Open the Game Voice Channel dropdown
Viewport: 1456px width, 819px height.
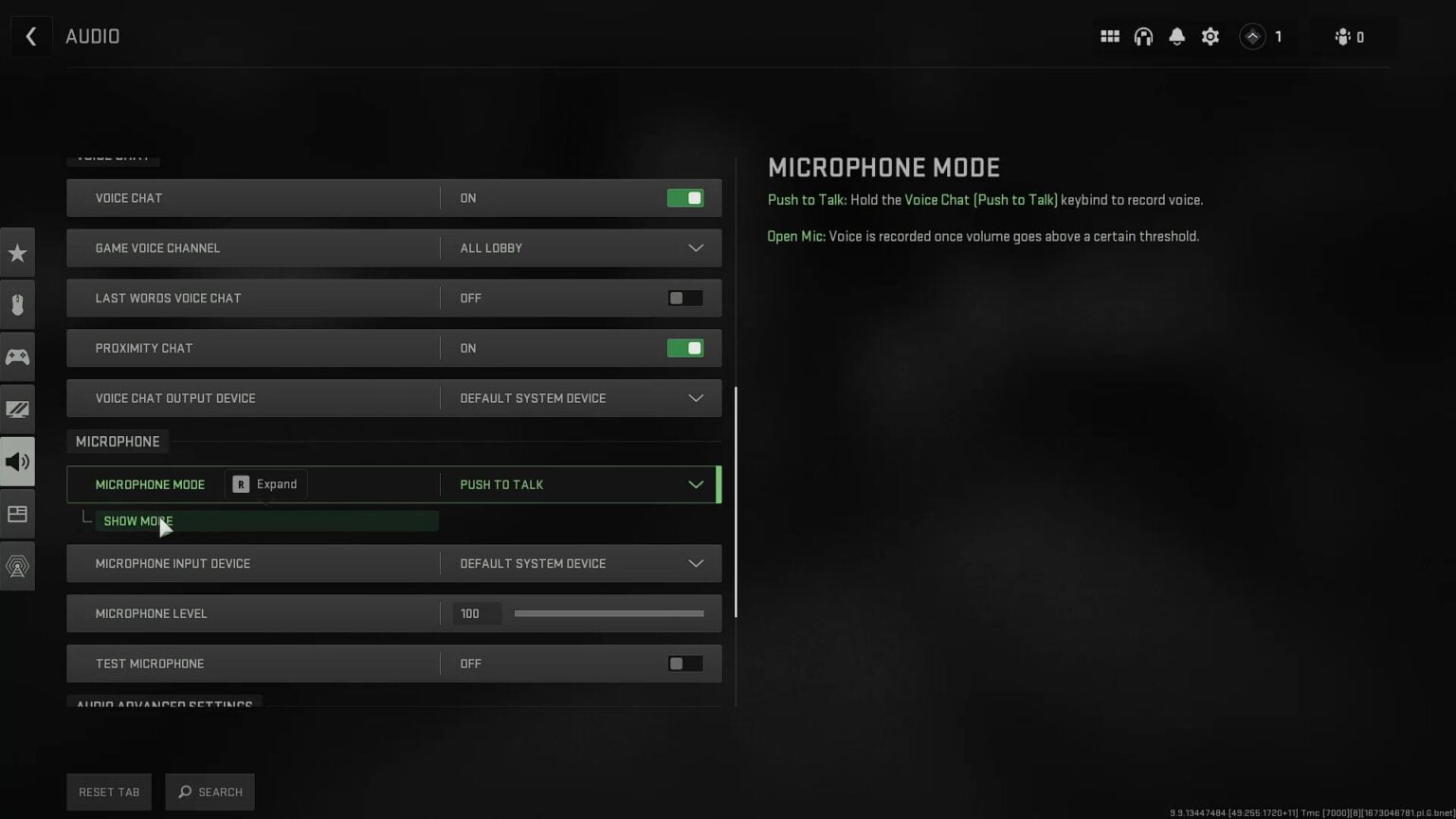coord(580,247)
